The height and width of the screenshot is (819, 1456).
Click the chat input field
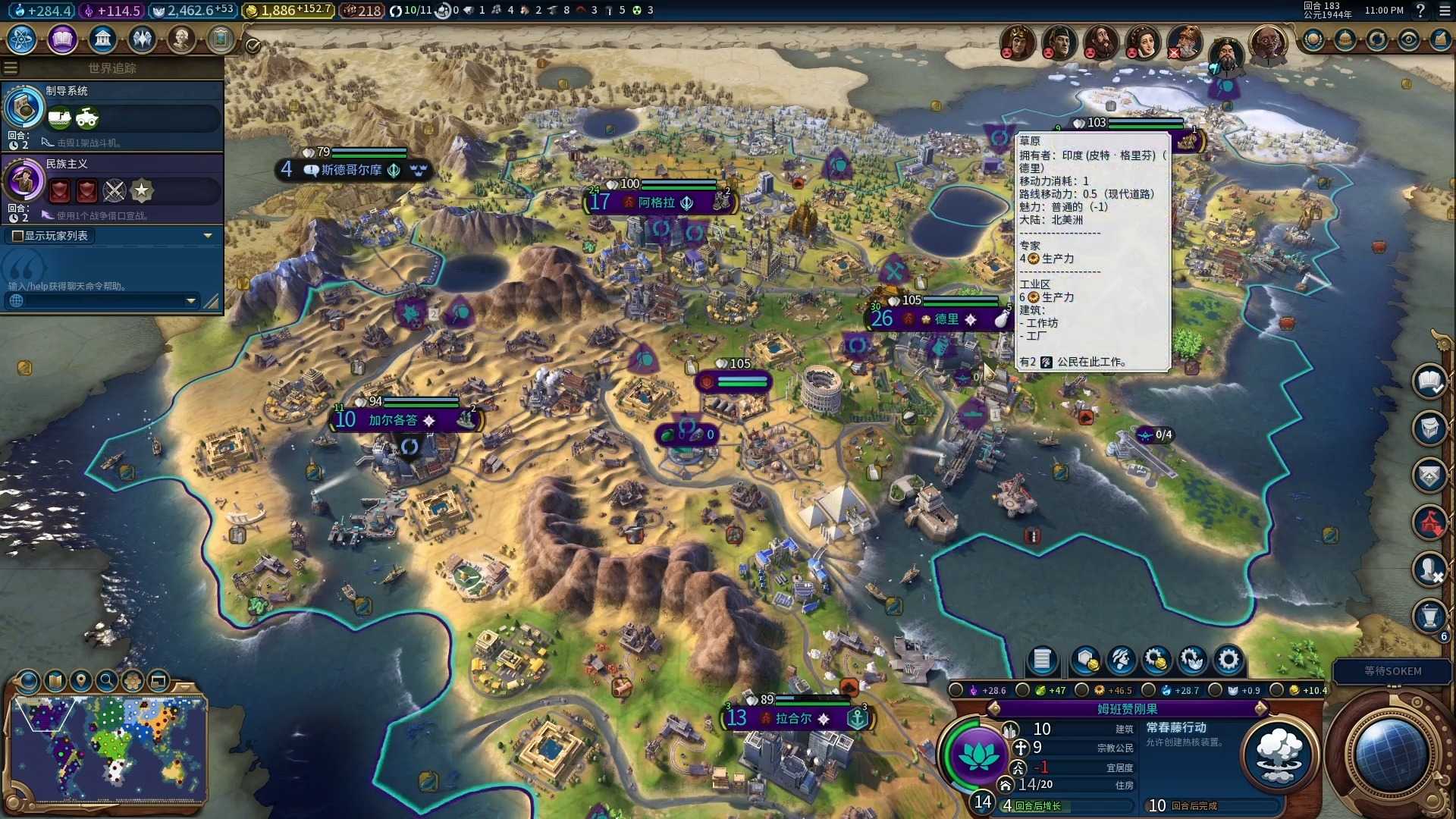point(99,301)
